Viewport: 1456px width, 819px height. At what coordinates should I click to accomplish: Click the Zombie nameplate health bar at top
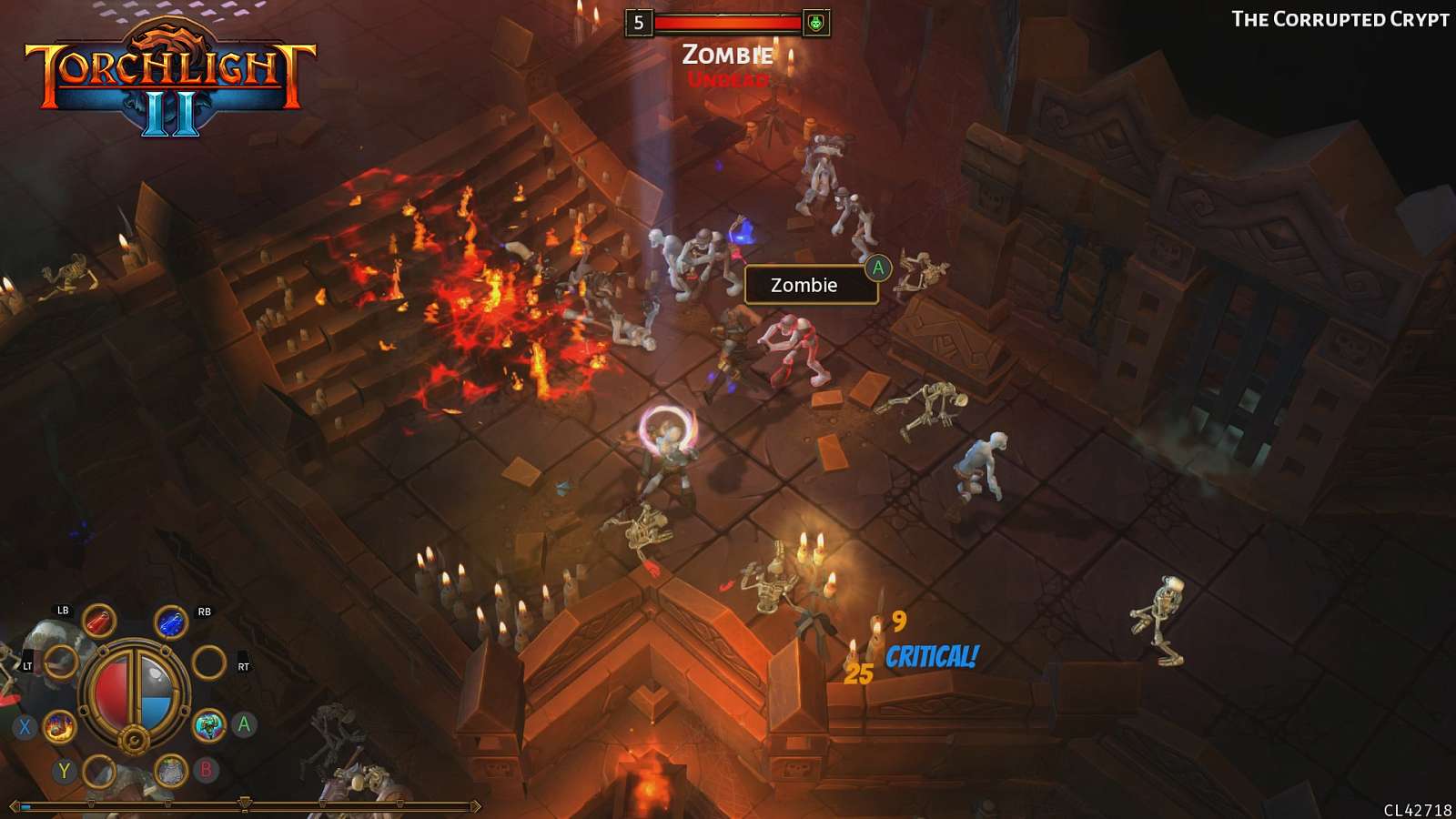pyautogui.click(x=728, y=21)
